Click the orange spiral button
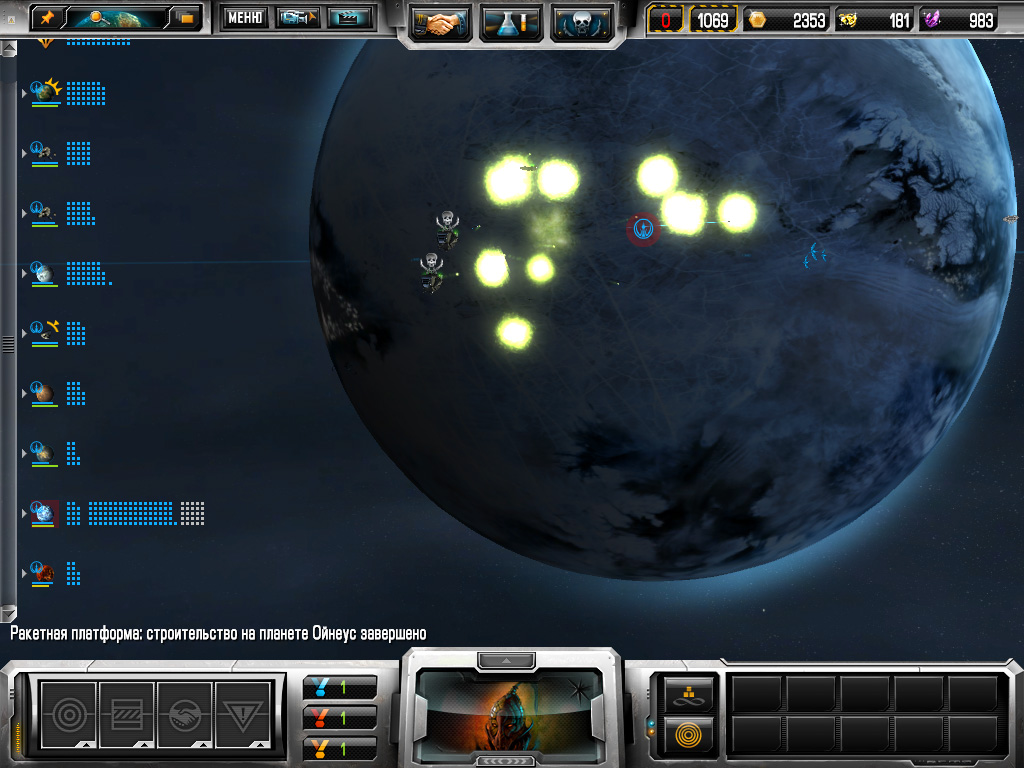This screenshot has height=768, width=1024. (x=689, y=733)
